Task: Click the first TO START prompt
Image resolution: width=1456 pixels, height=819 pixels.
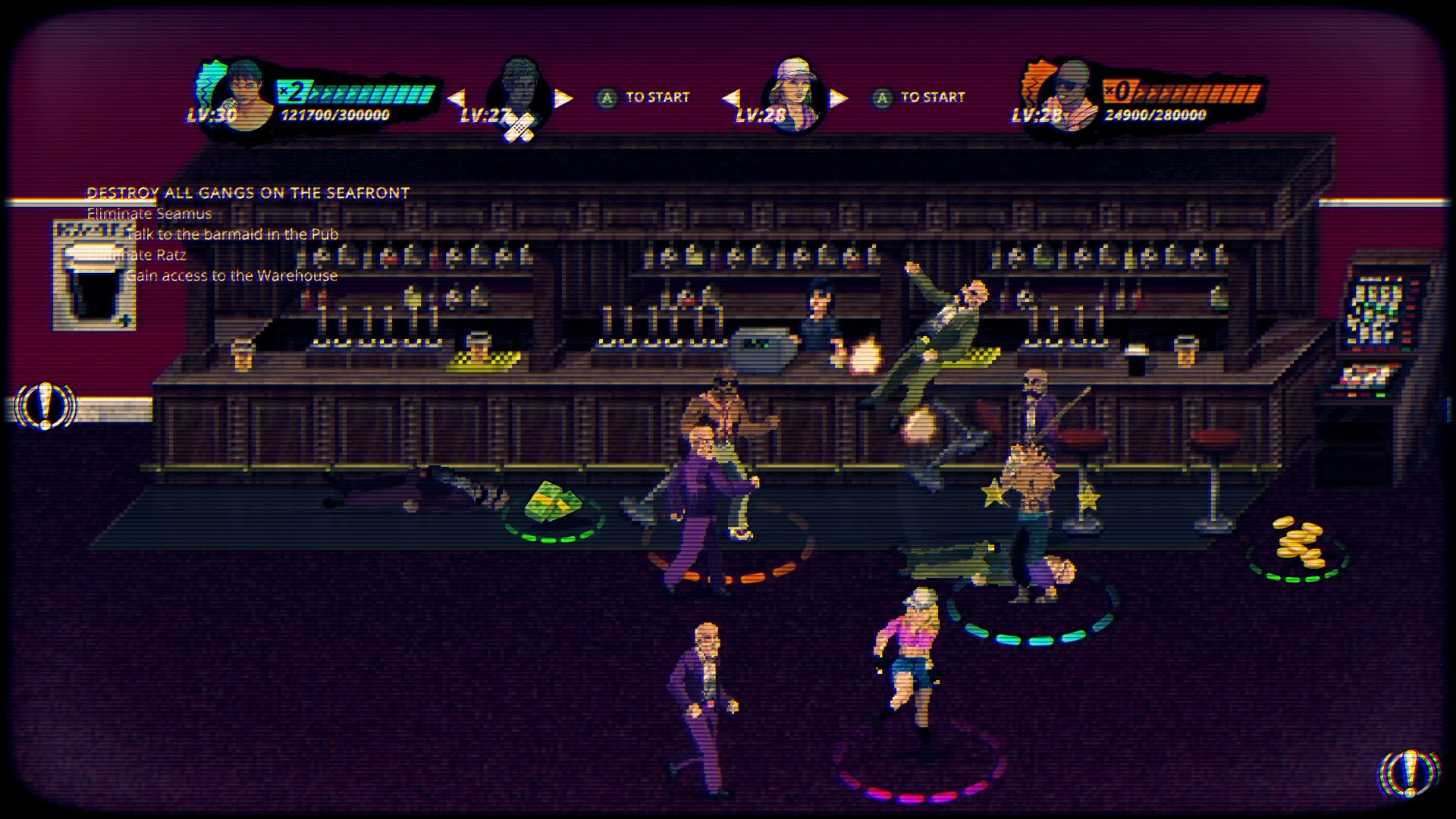Action: point(646,97)
